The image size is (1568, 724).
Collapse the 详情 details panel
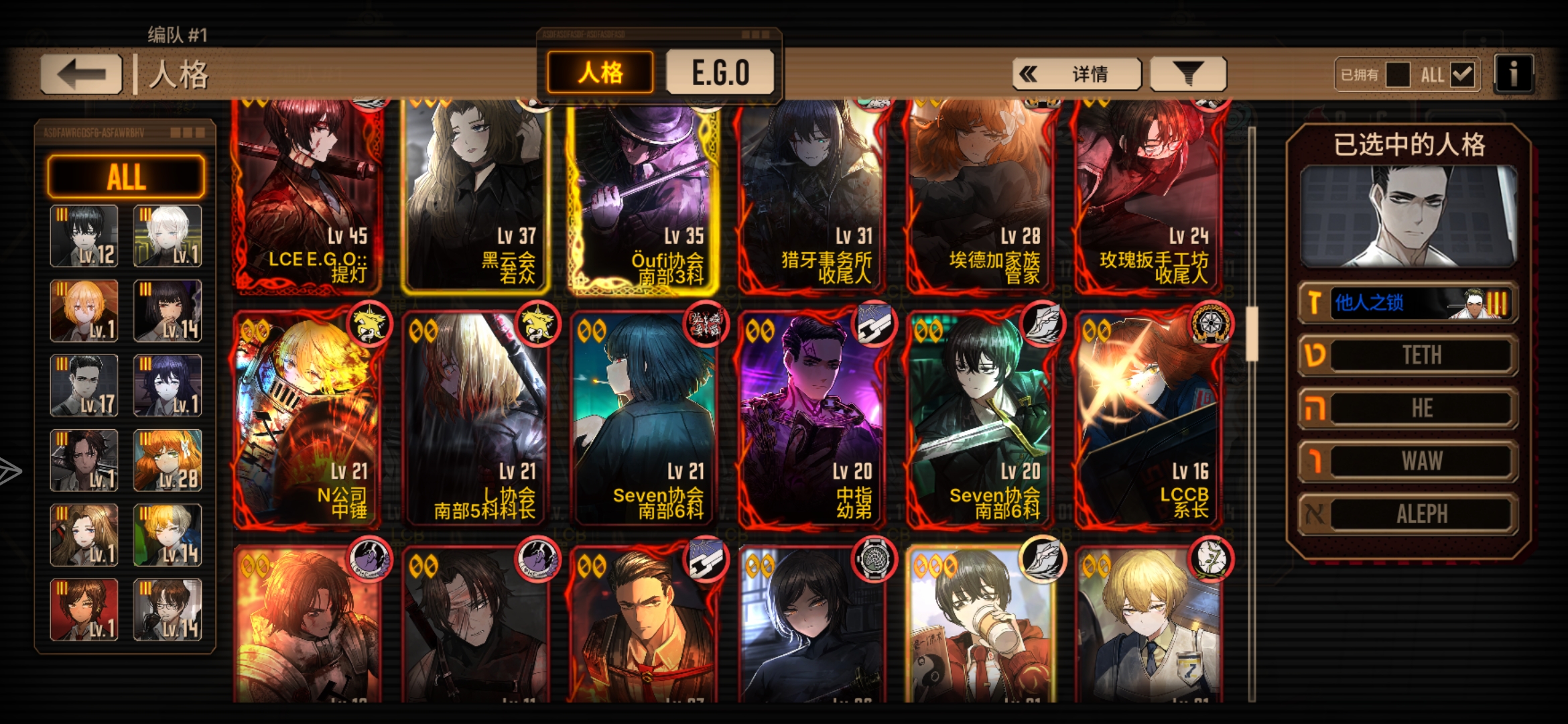point(1079,74)
